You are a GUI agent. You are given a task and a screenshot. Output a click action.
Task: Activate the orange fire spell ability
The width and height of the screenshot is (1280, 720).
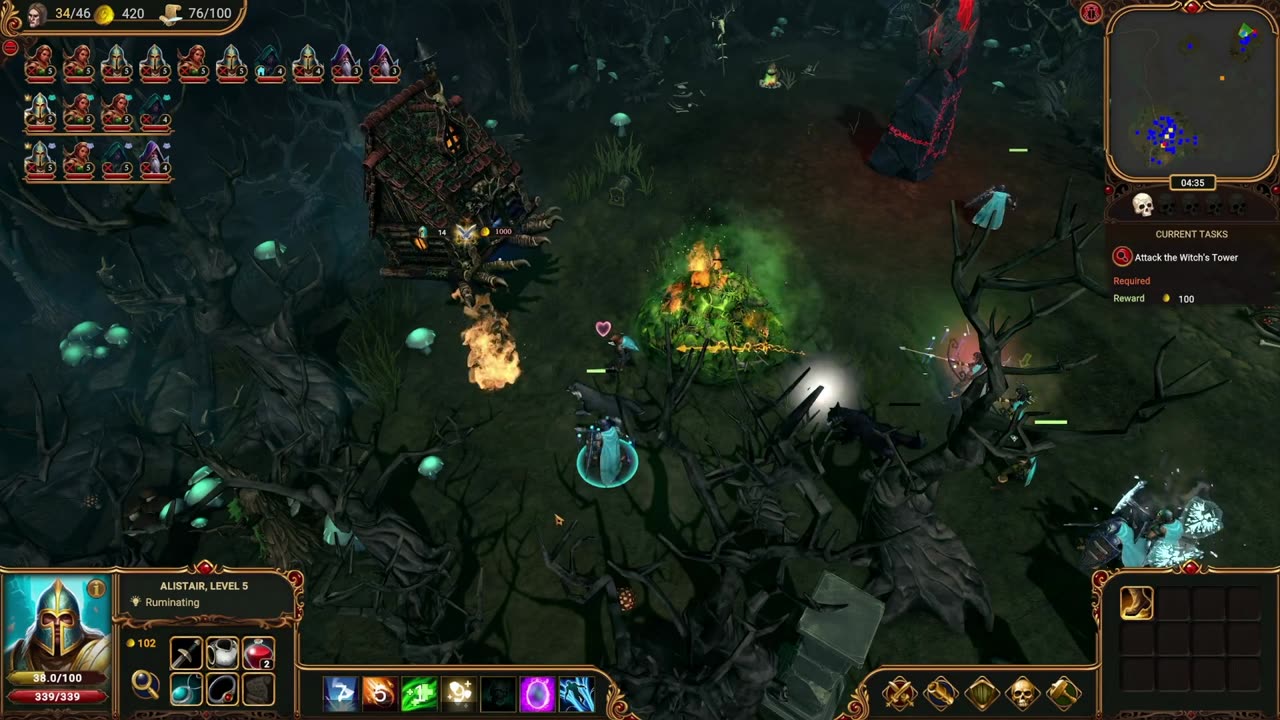point(379,693)
